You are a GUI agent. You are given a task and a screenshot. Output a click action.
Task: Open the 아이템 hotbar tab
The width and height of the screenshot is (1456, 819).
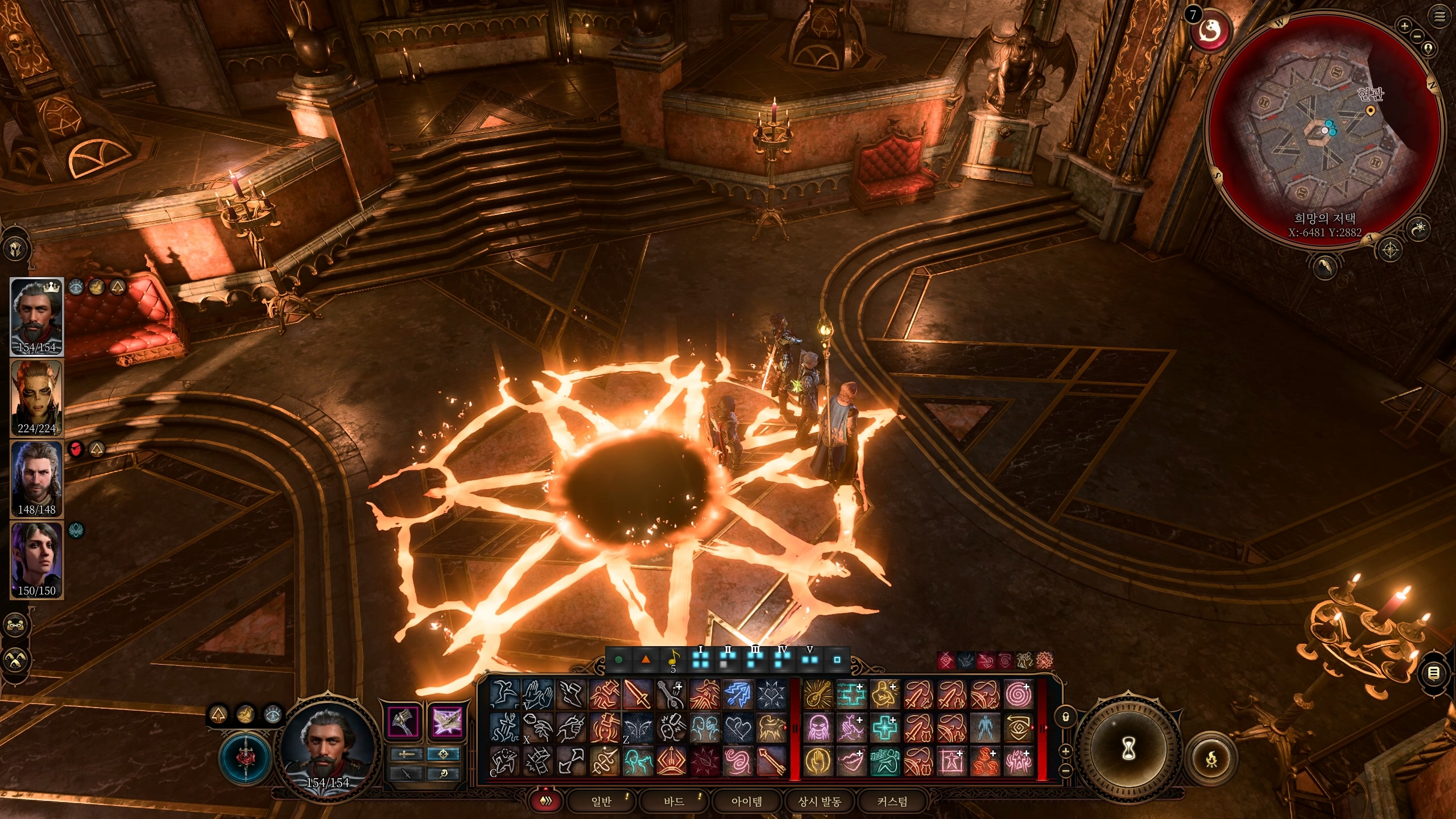point(747,801)
